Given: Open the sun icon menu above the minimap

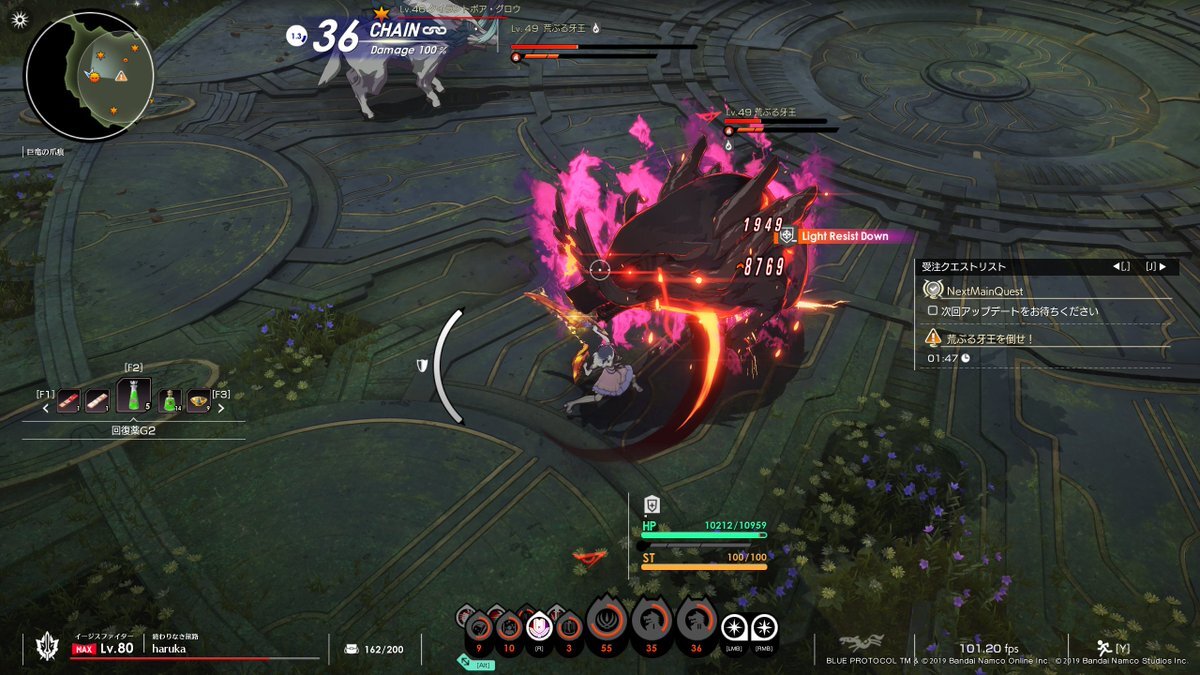Looking at the screenshot, I should 19,20.
